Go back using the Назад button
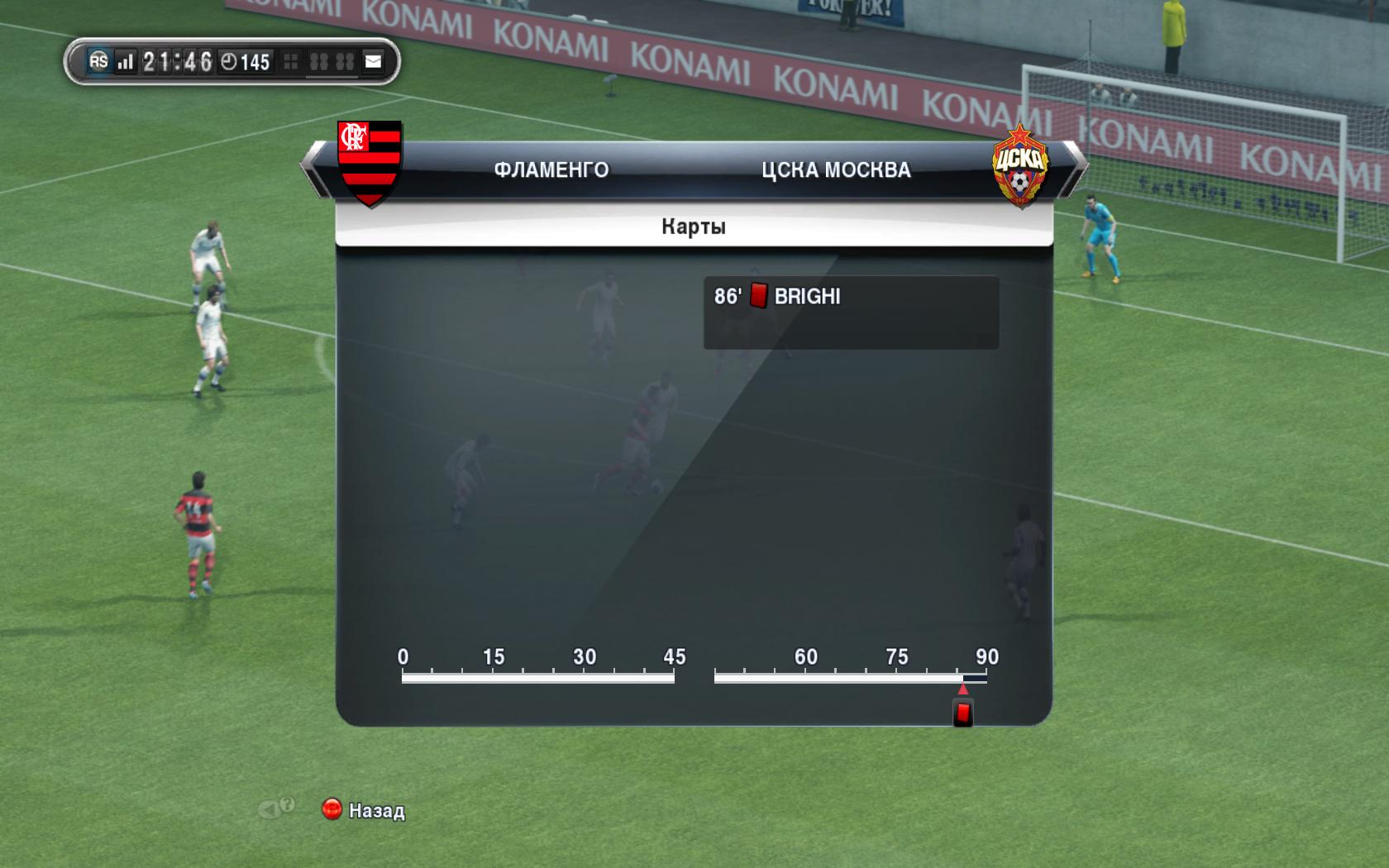 pyautogui.click(x=364, y=810)
